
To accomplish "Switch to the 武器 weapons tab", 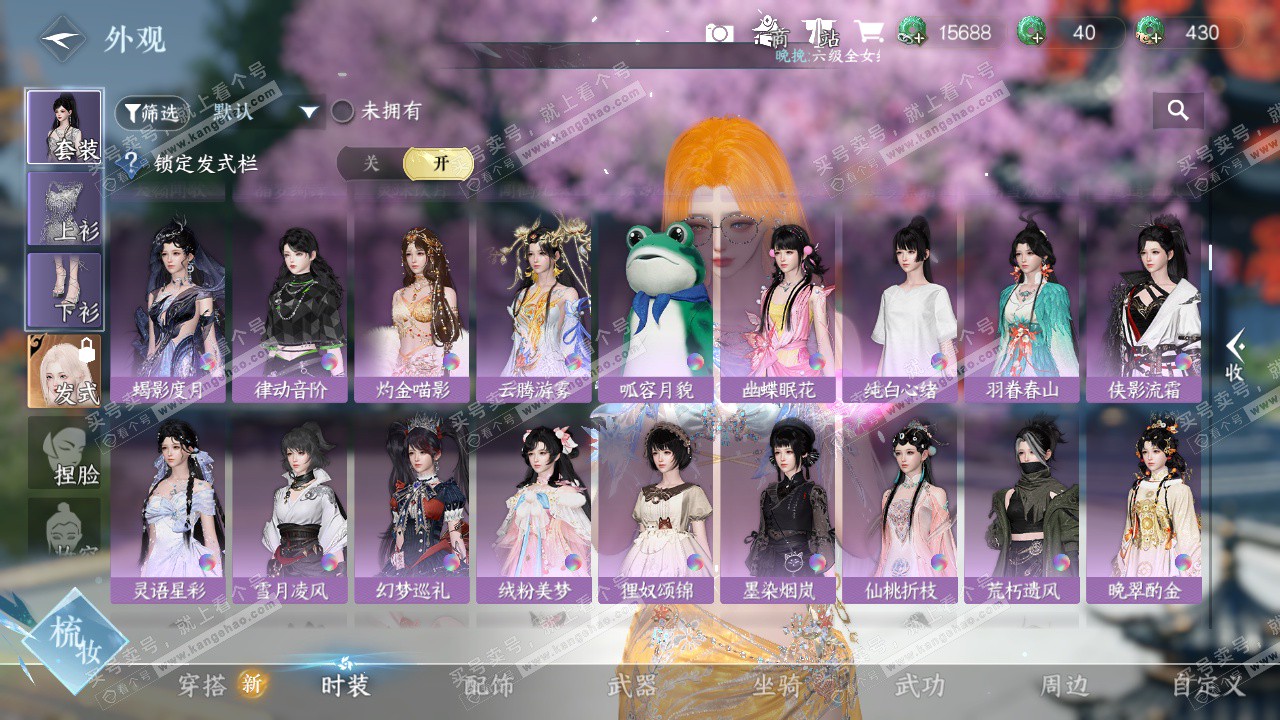I will tap(632, 685).
